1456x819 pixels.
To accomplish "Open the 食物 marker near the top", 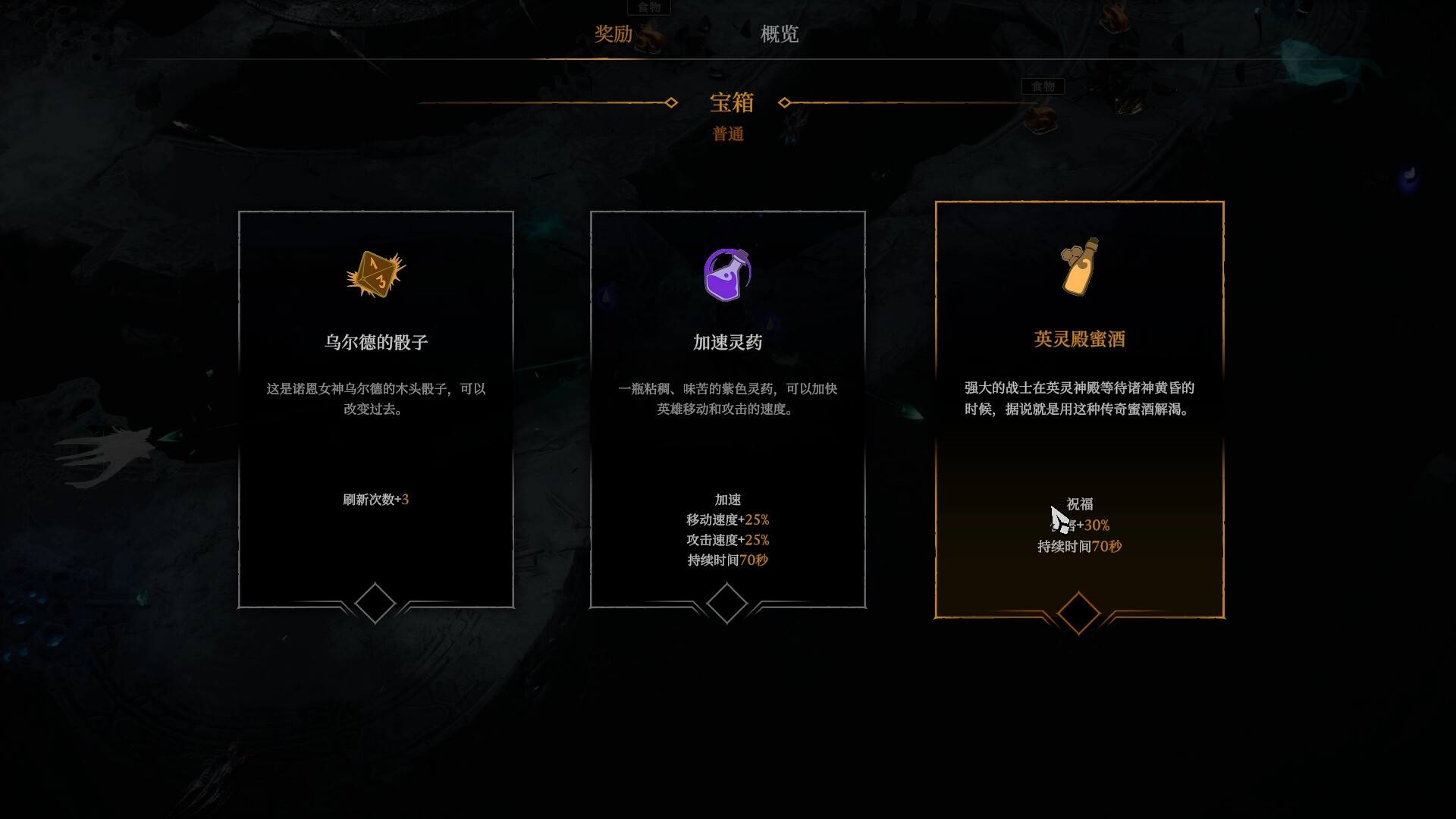I will (x=649, y=8).
